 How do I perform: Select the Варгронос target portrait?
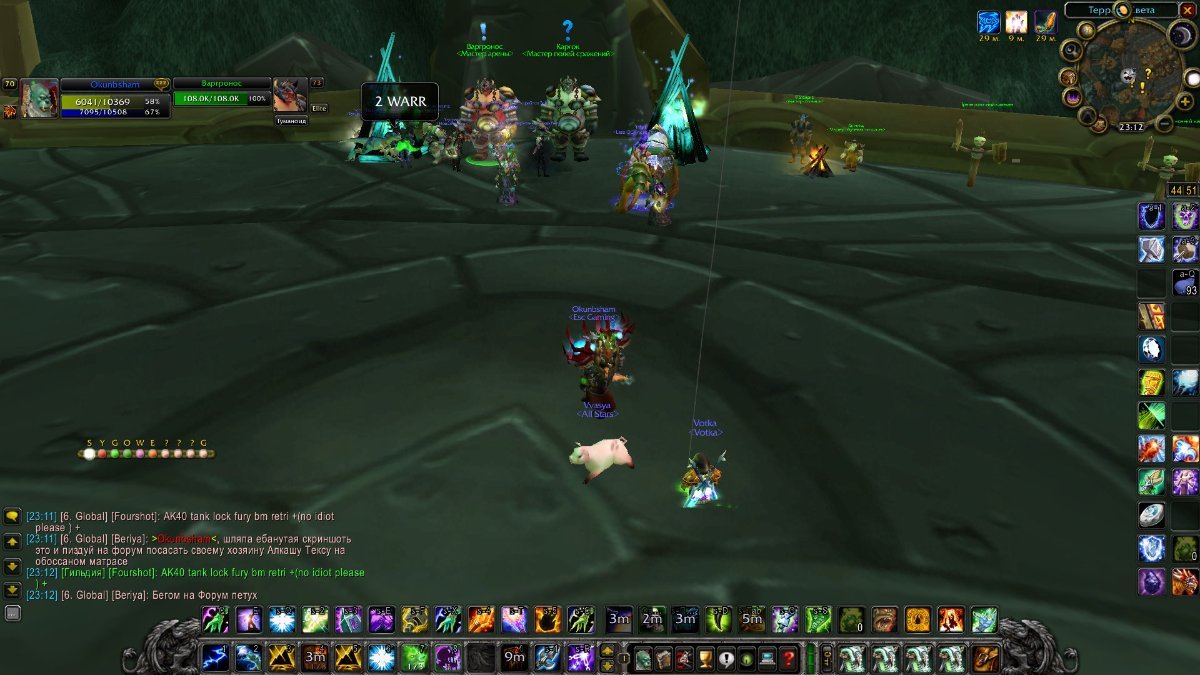point(289,95)
